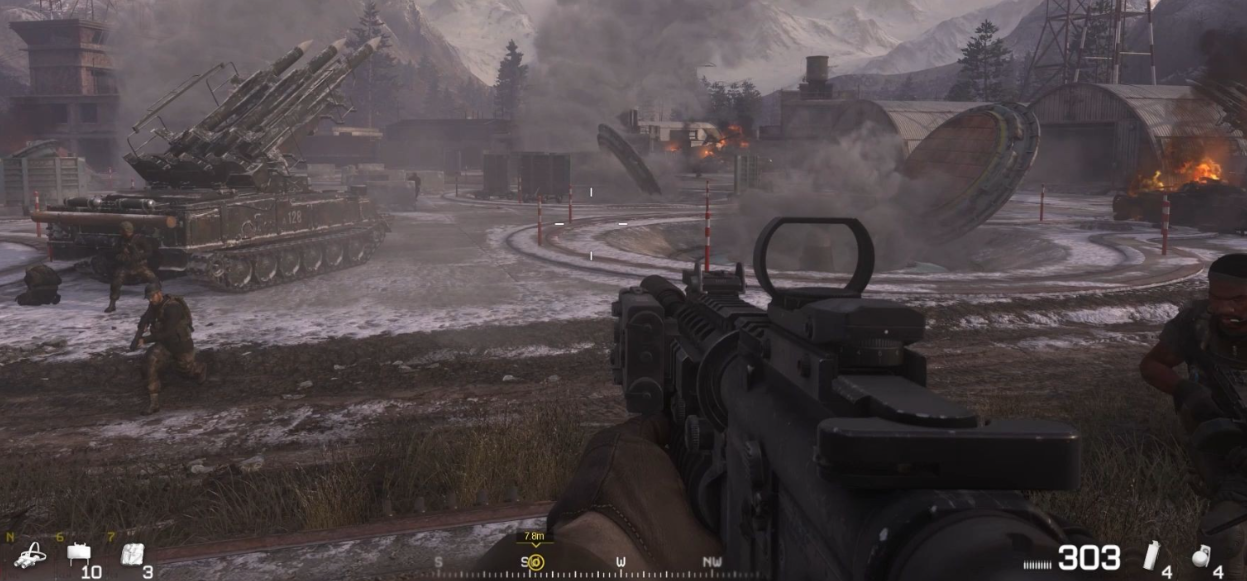Choose the claymore mine item

click(x=78, y=552)
